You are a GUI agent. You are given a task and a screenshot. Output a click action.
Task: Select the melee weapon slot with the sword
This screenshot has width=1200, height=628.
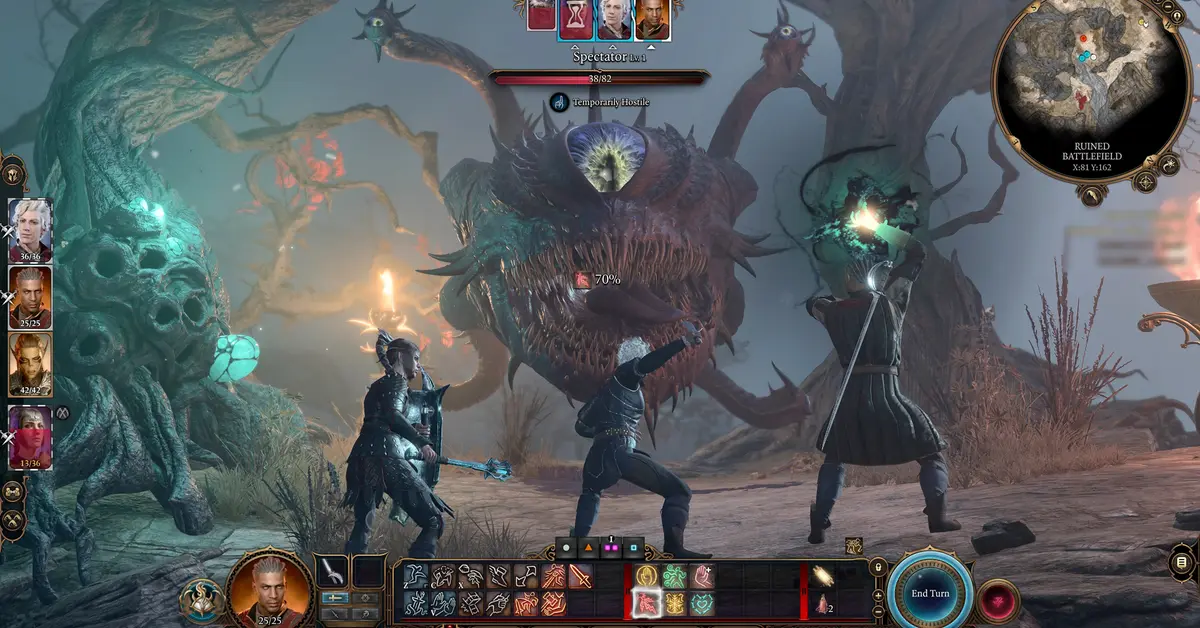[331, 571]
